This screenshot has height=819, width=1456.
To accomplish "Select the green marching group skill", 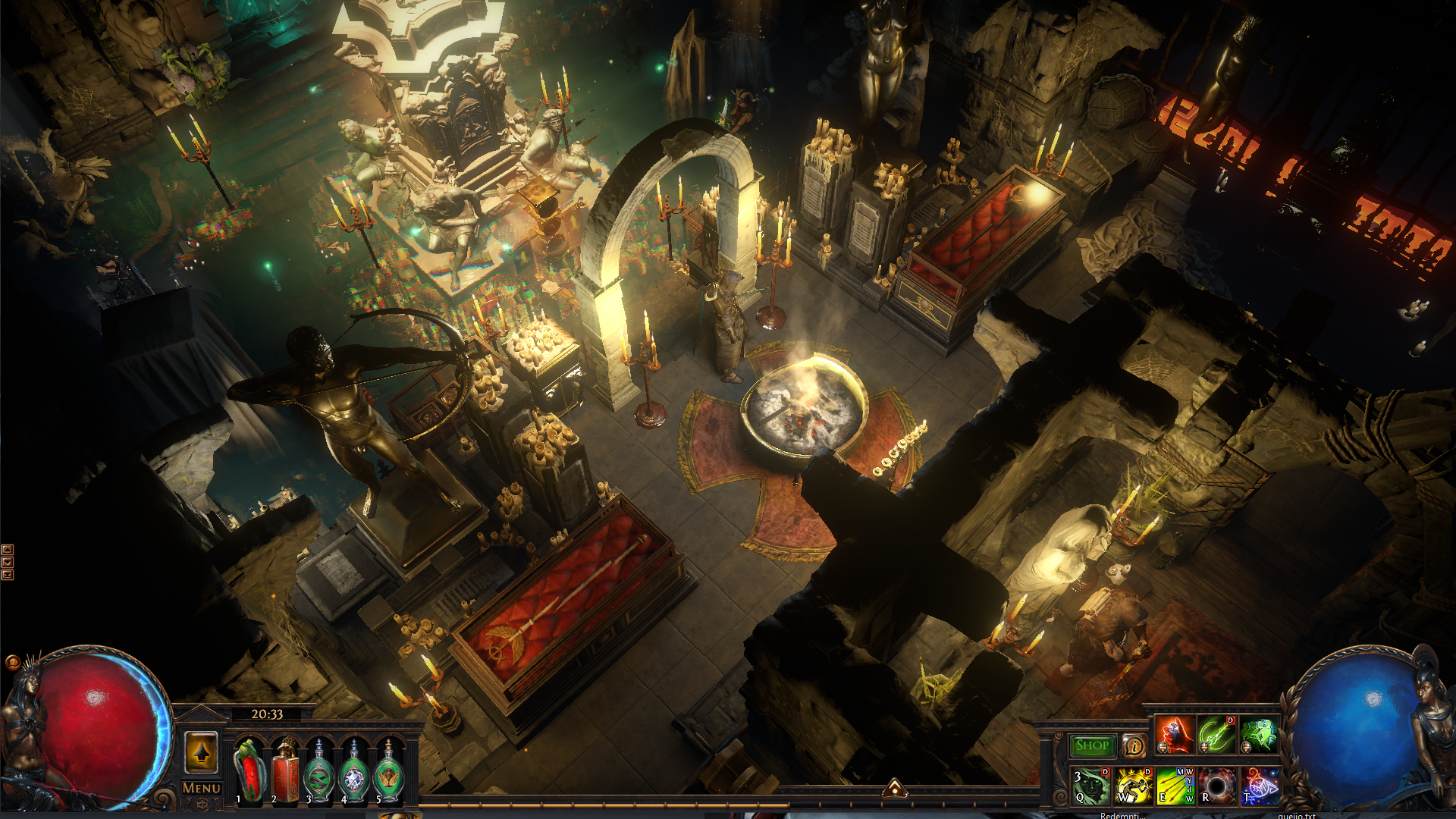I will [1259, 736].
